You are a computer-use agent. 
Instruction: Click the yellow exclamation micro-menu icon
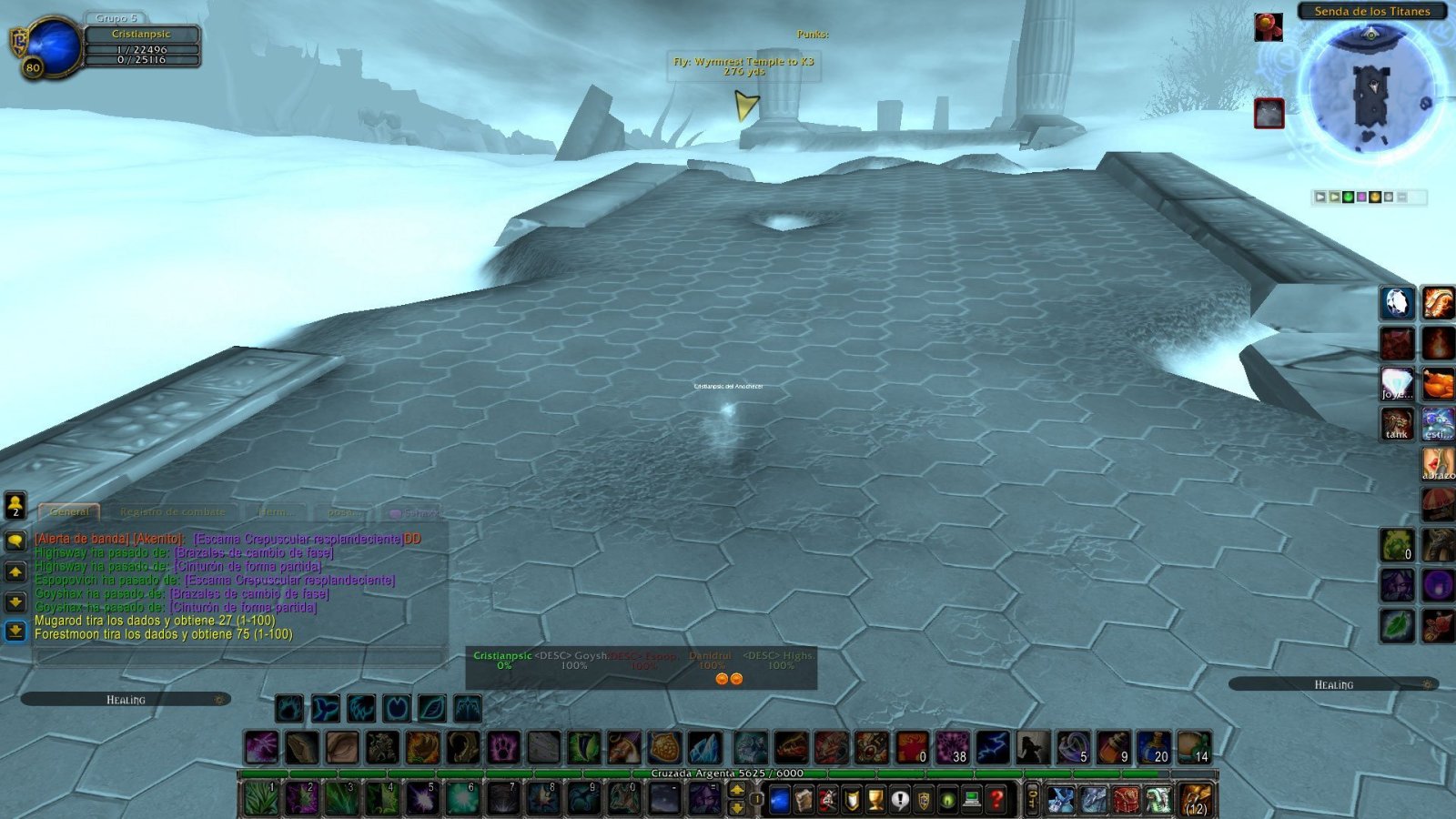coord(900,800)
